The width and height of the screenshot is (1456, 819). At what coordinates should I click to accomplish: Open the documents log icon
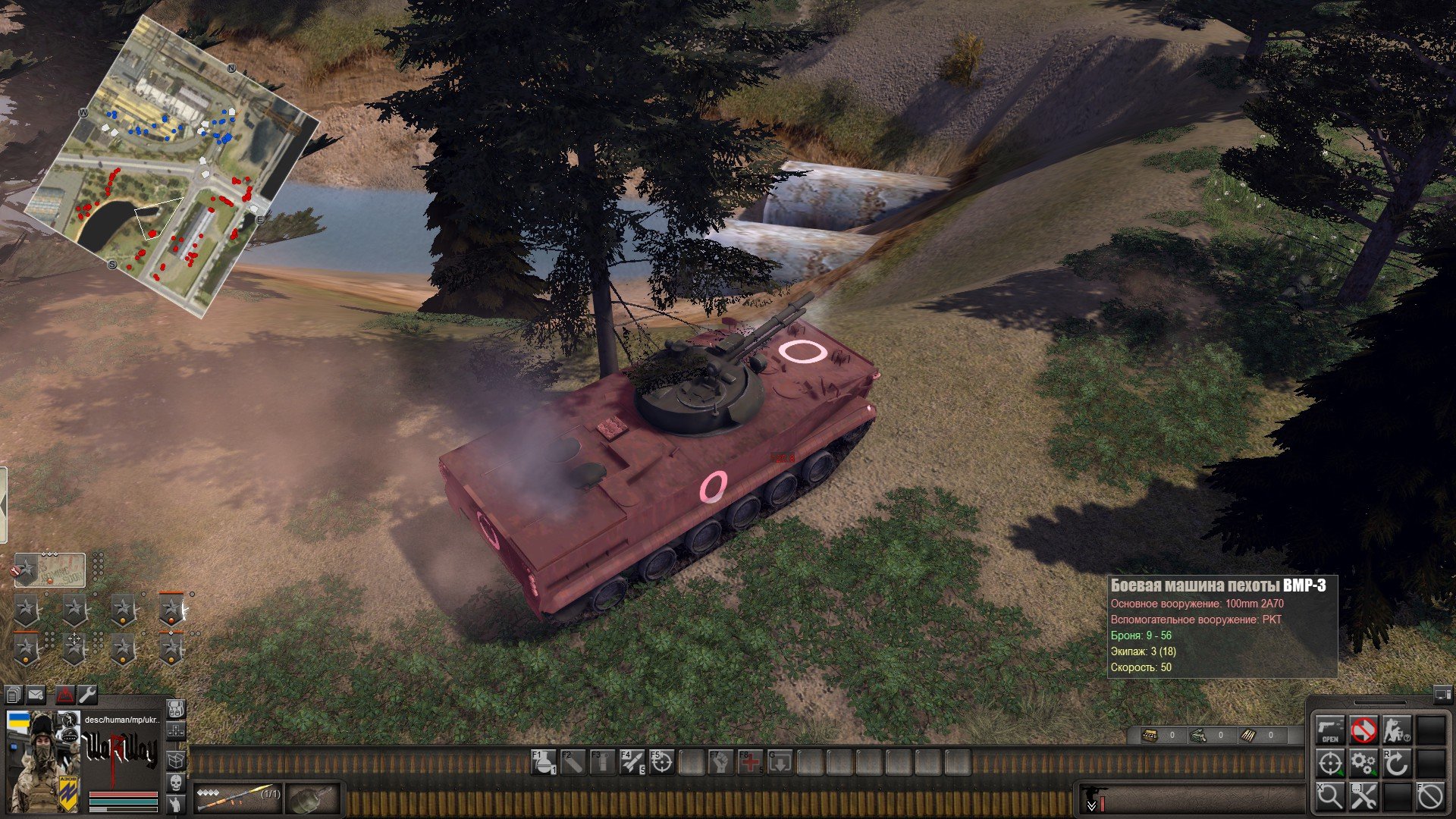[14, 694]
